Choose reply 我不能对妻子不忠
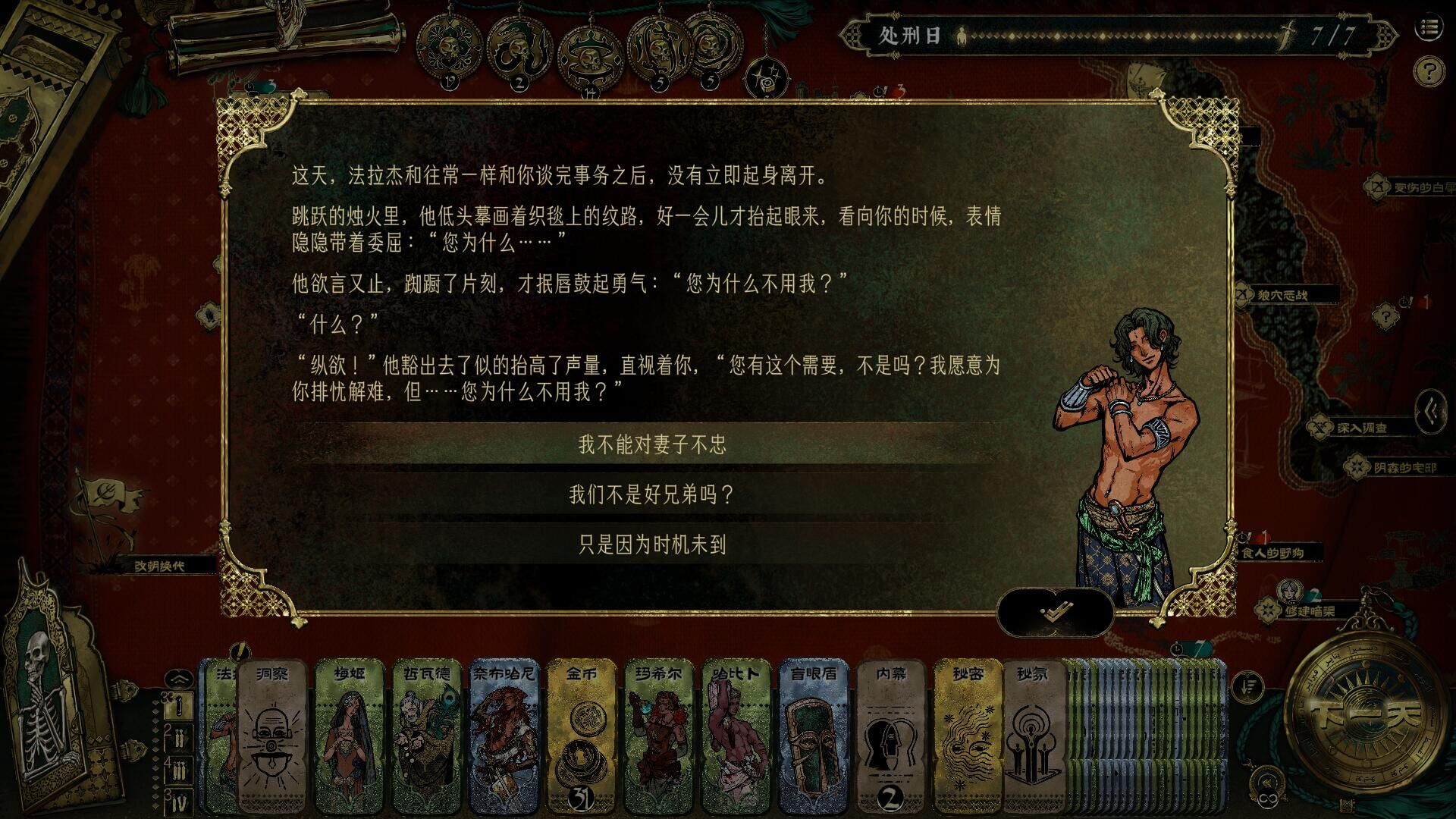 click(x=652, y=444)
